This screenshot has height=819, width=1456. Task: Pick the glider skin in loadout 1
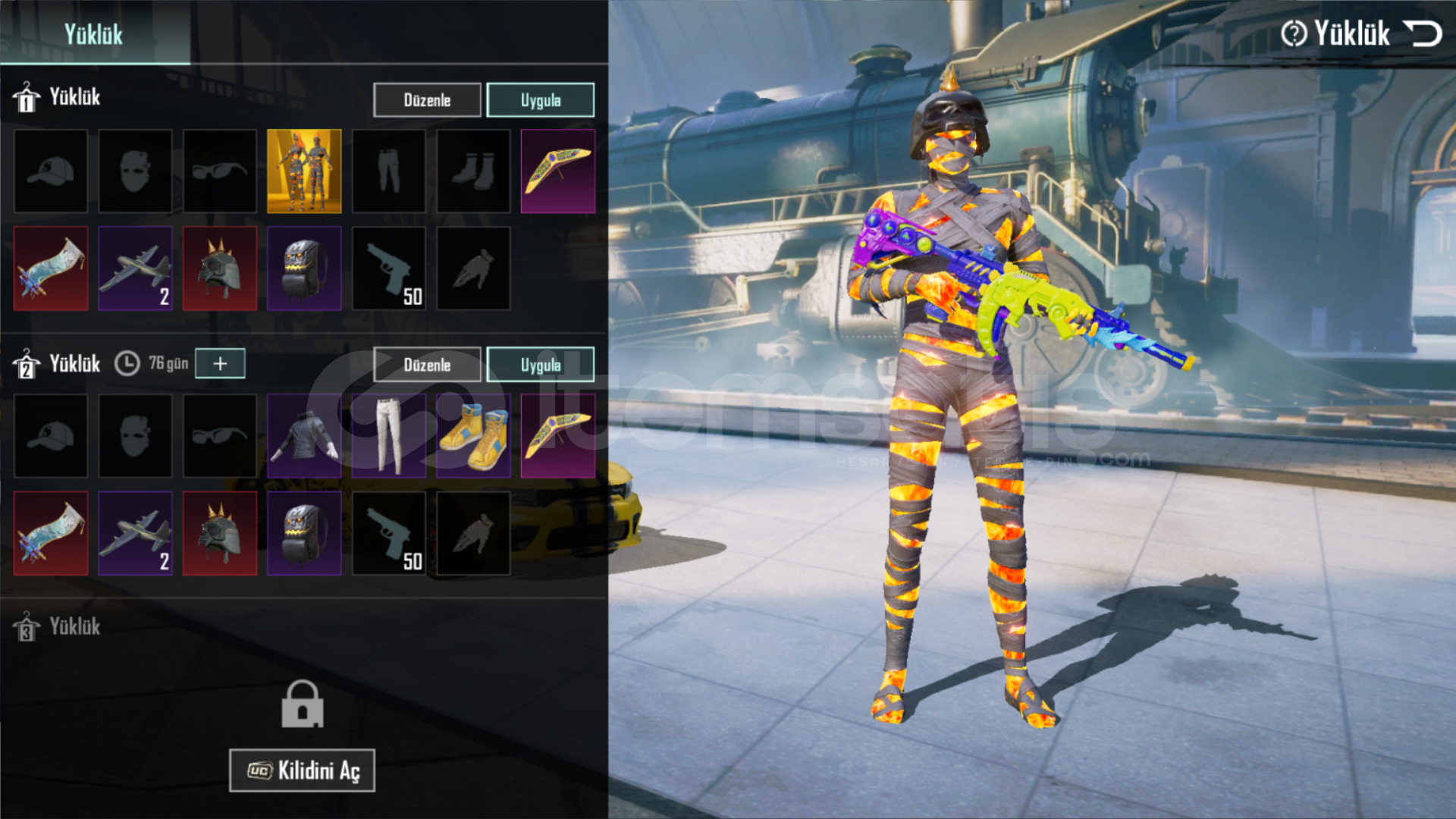coord(557,171)
